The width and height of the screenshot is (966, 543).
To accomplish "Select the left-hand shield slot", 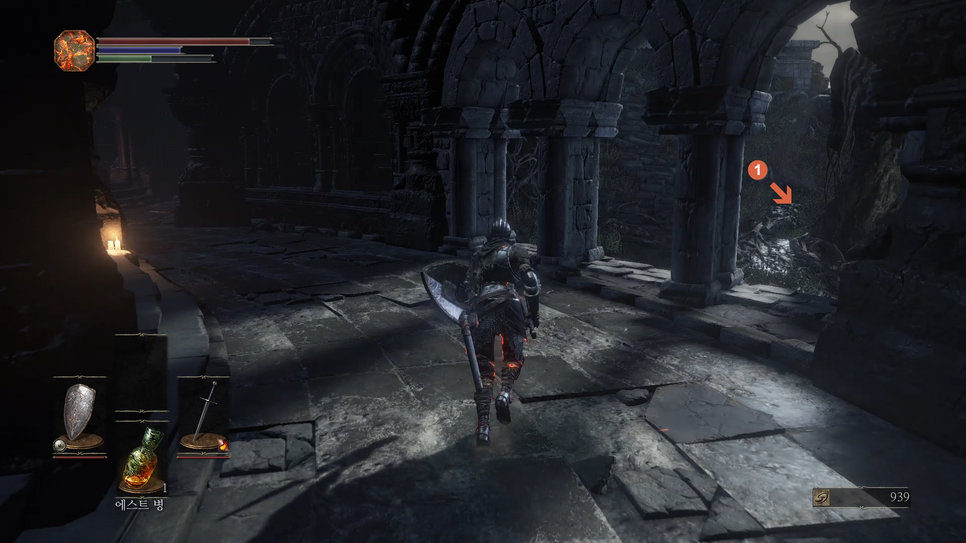I will tap(79, 416).
